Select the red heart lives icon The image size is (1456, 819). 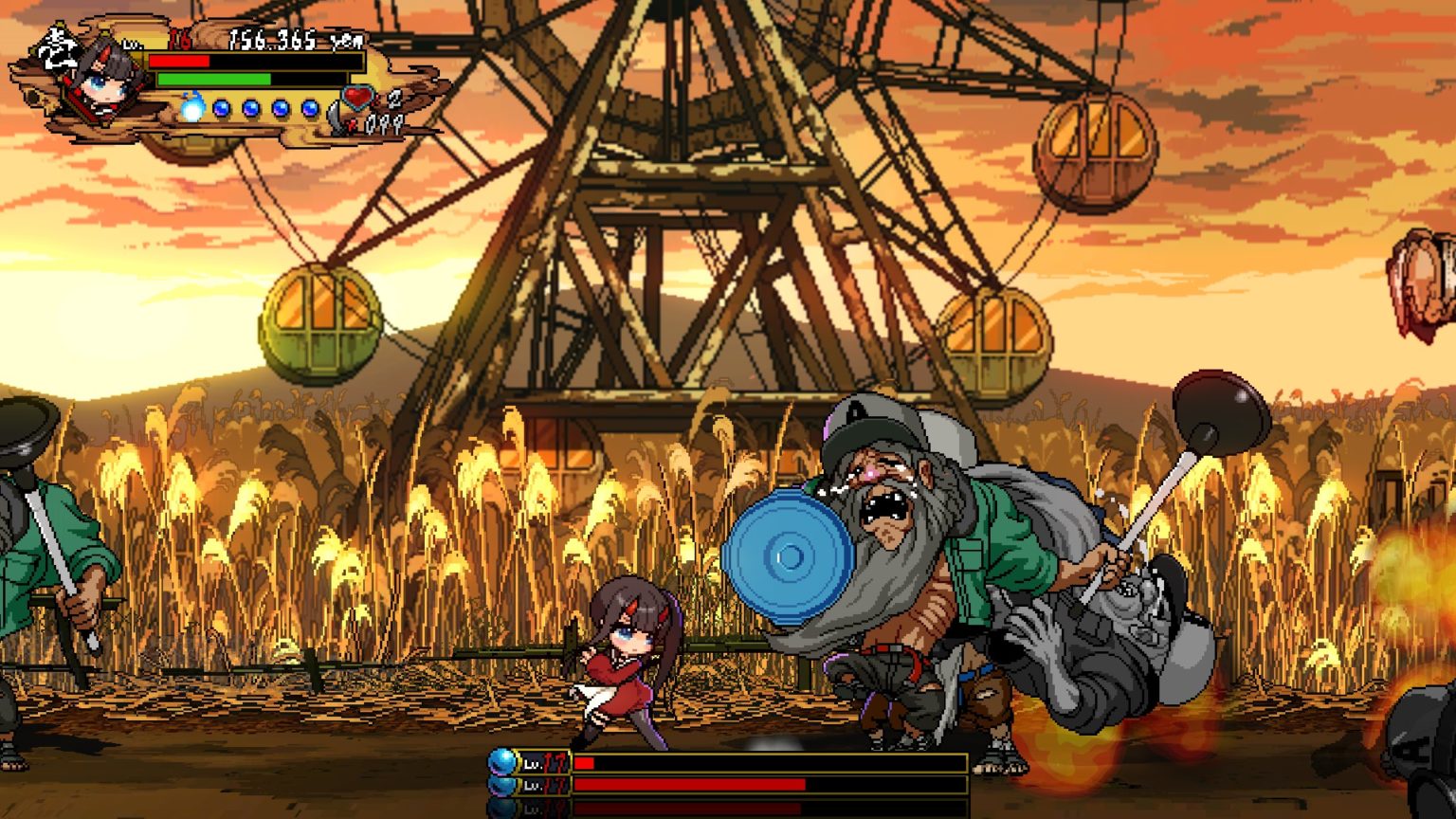click(359, 98)
